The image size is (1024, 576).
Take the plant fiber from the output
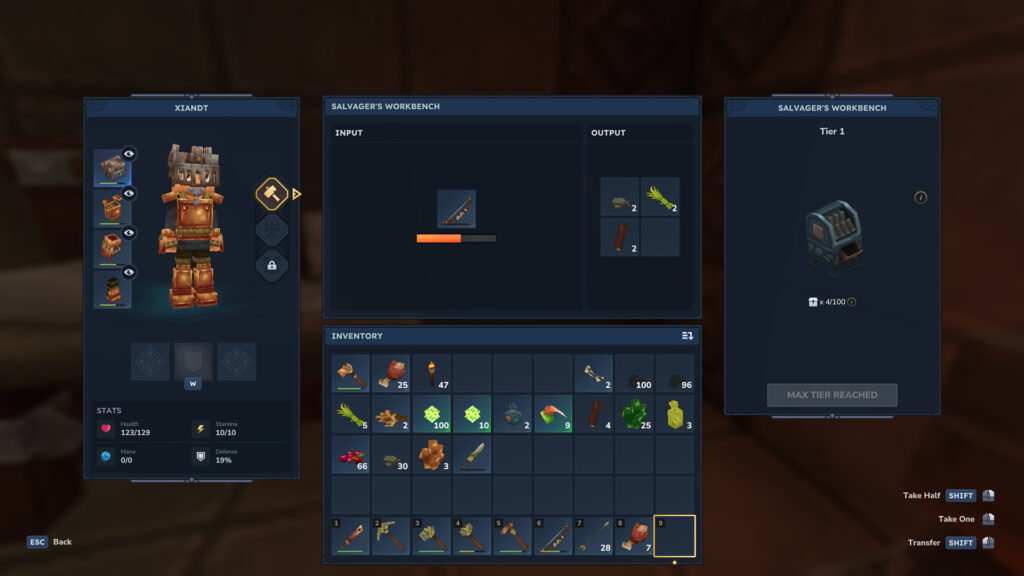[660, 197]
